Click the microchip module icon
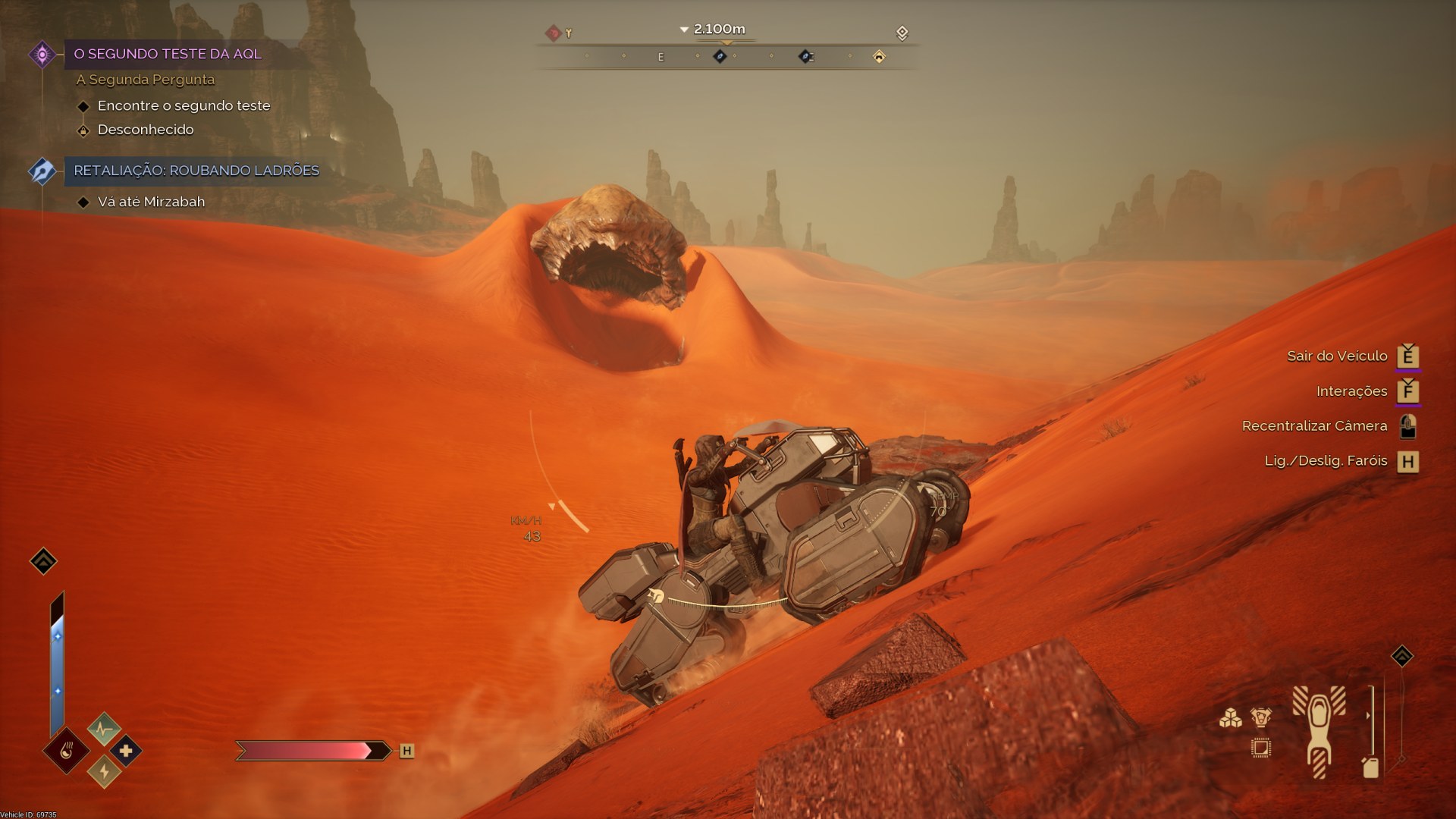The image size is (1456, 819). click(1260, 748)
